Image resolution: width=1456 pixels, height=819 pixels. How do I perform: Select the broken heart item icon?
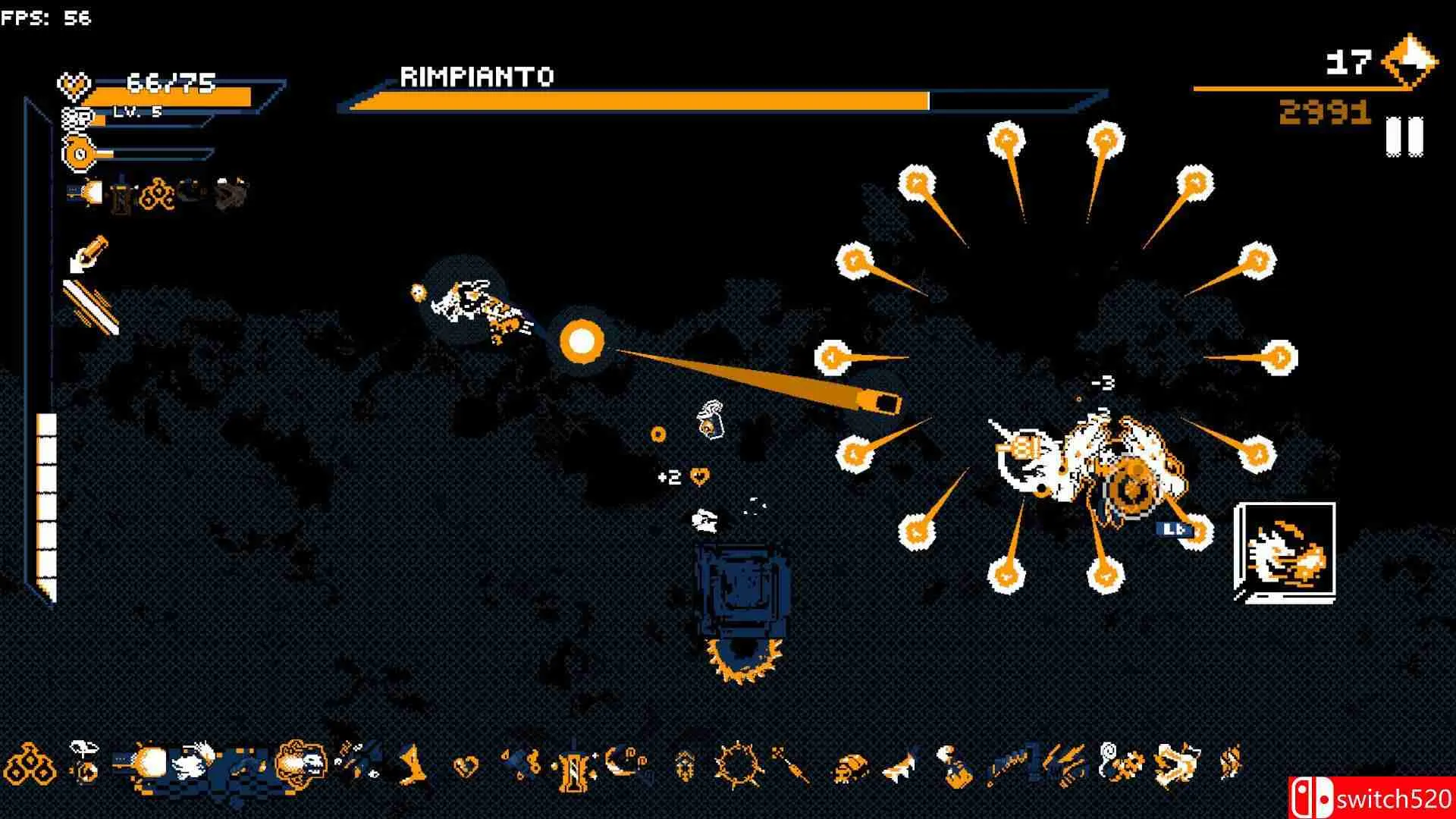[465, 766]
